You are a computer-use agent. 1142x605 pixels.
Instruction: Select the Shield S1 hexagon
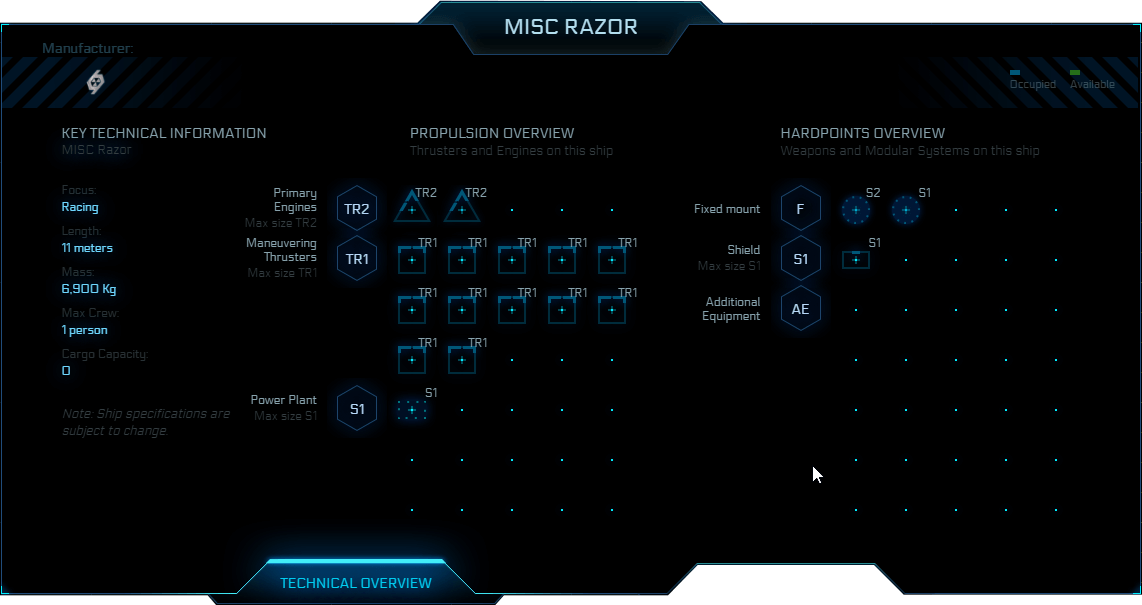801,259
